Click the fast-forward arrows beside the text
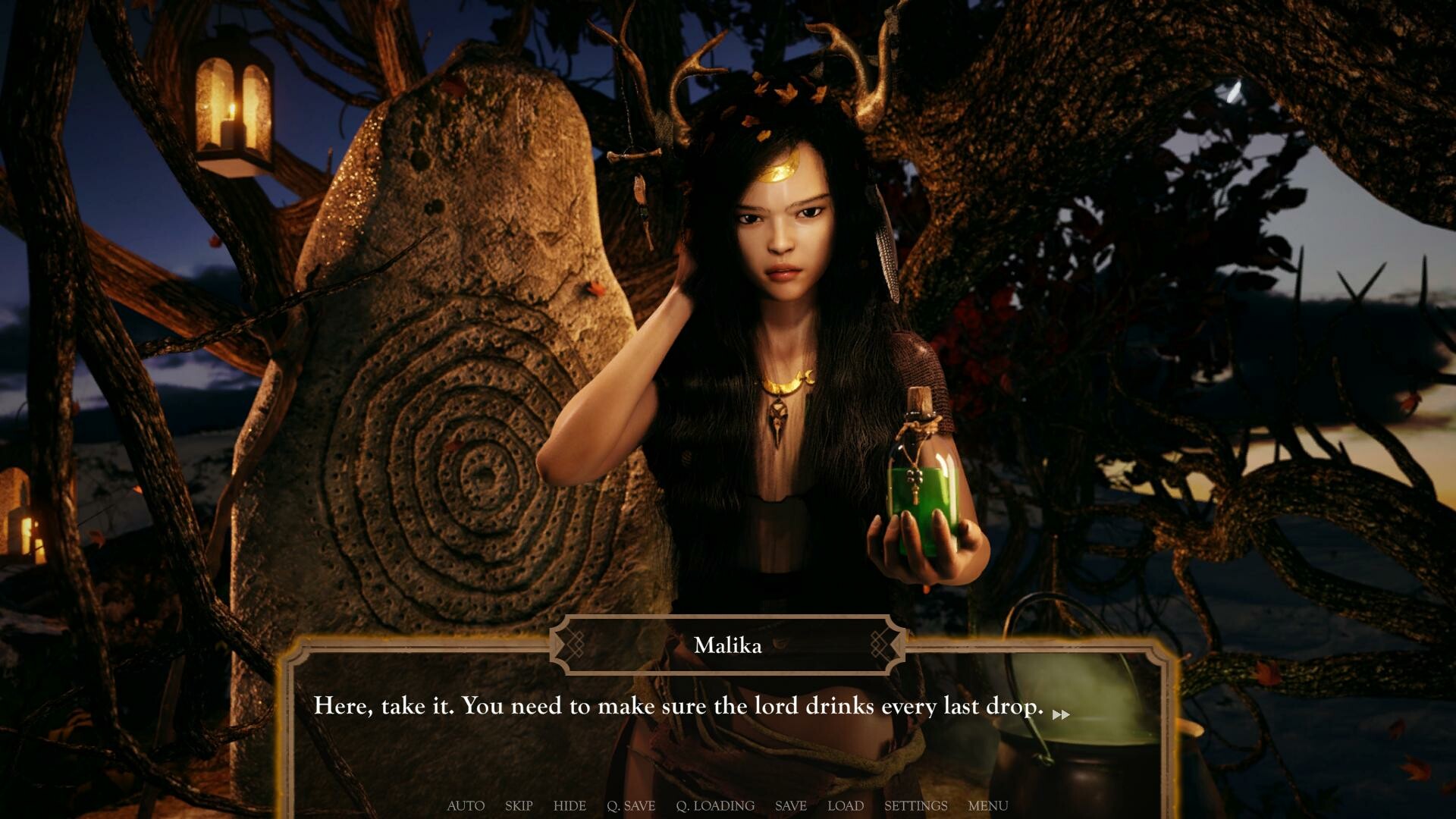Image resolution: width=1456 pixels, height=819 pixels. [x=1061, y=714]
